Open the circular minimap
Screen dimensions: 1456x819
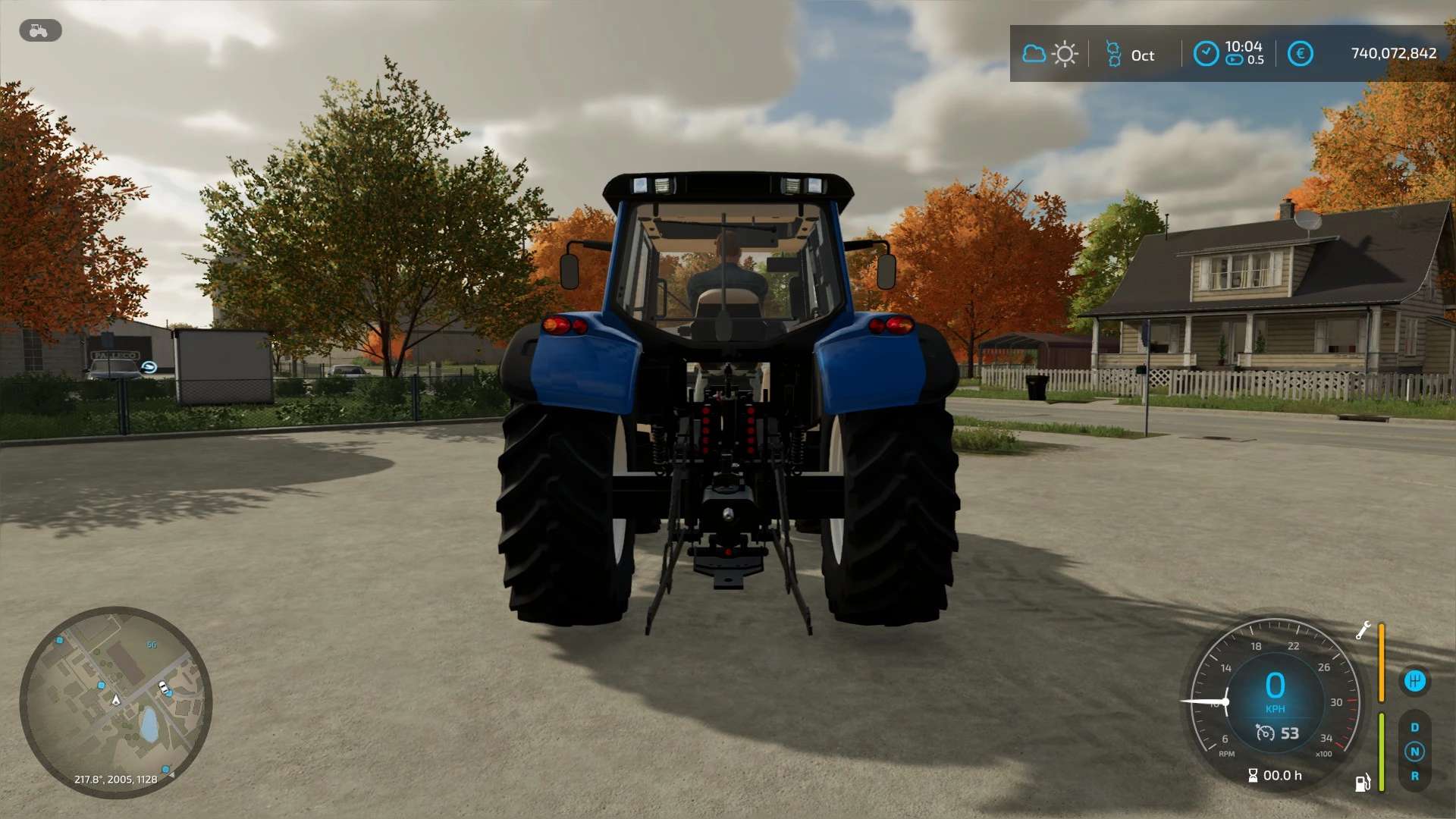(x=115, y=701)
